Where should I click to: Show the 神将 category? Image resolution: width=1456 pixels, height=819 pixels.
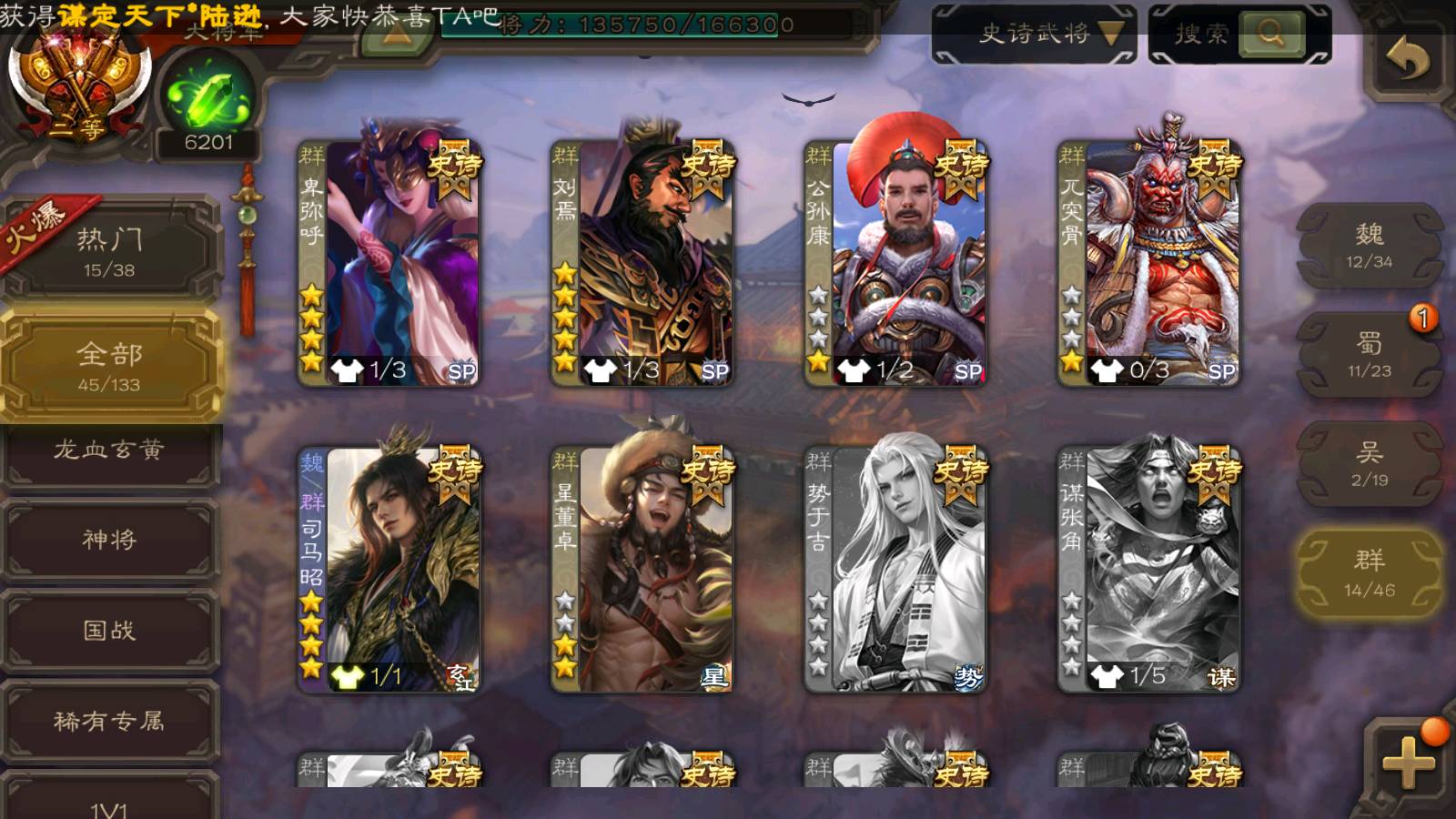tap(109, 540)
